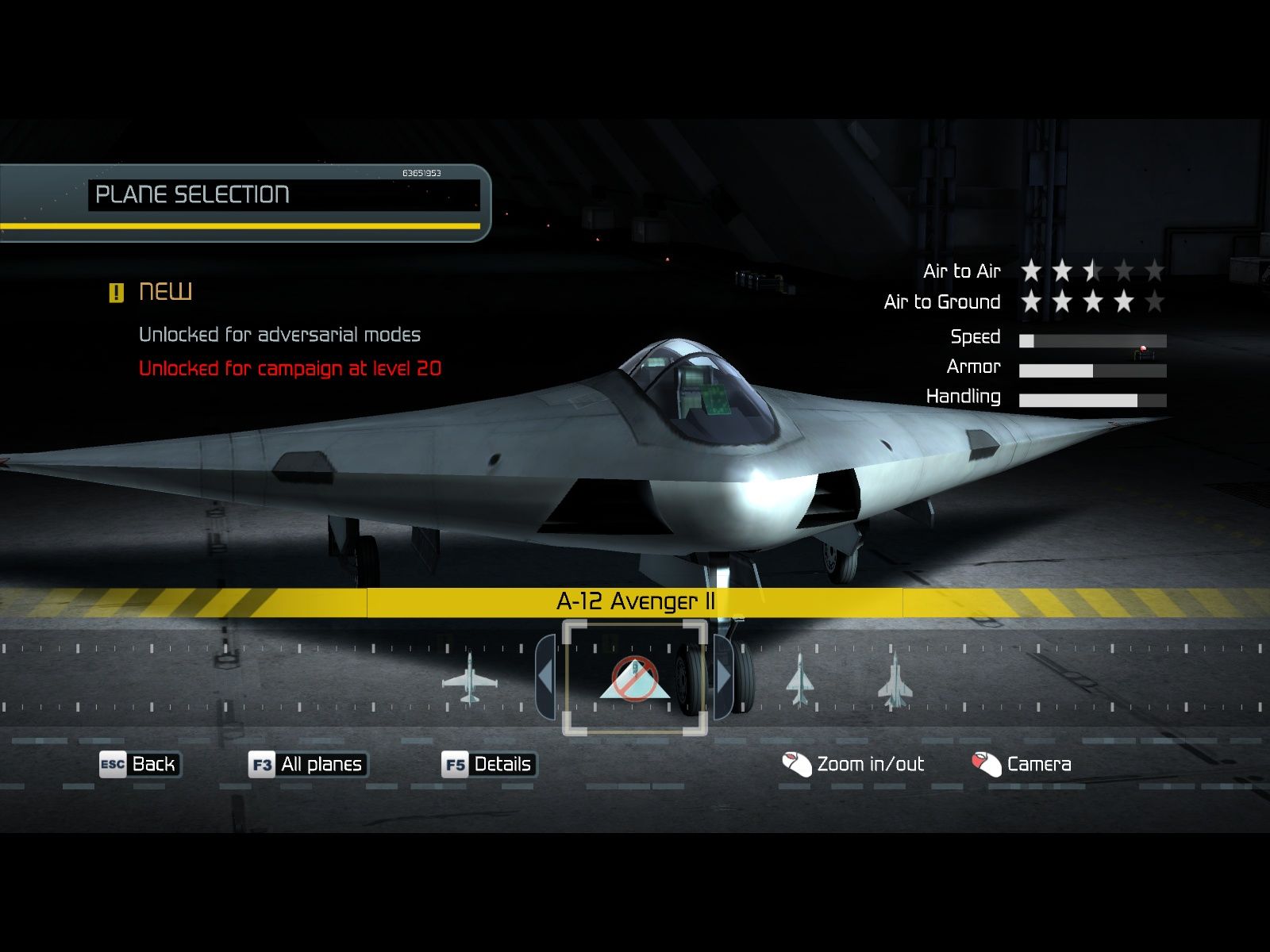Go back with the Back button
This screenshot has width=1270, height=952.
pyautogui.click(x=140, y=764)
